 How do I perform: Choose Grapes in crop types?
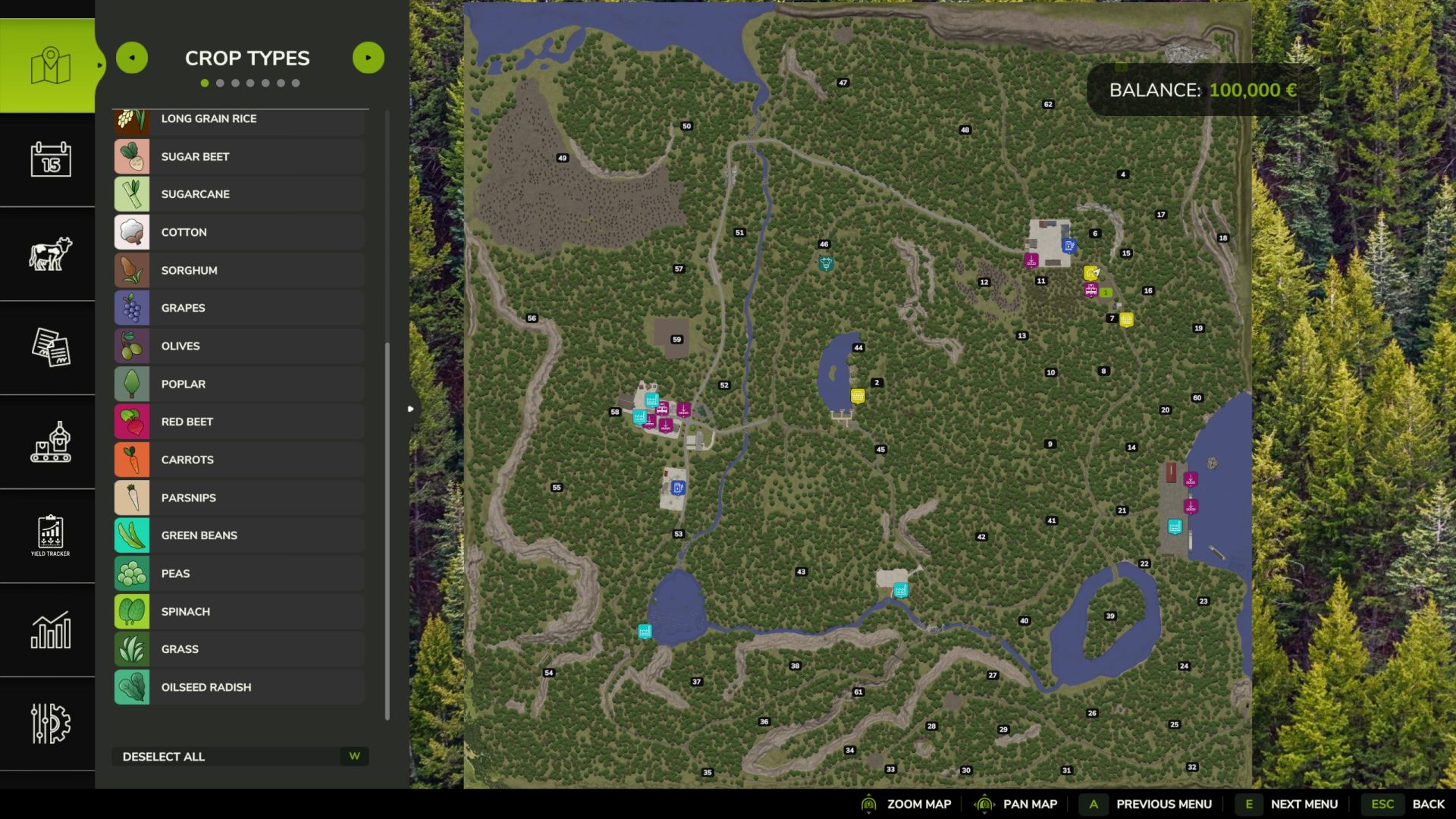click(x=239, y=308)
